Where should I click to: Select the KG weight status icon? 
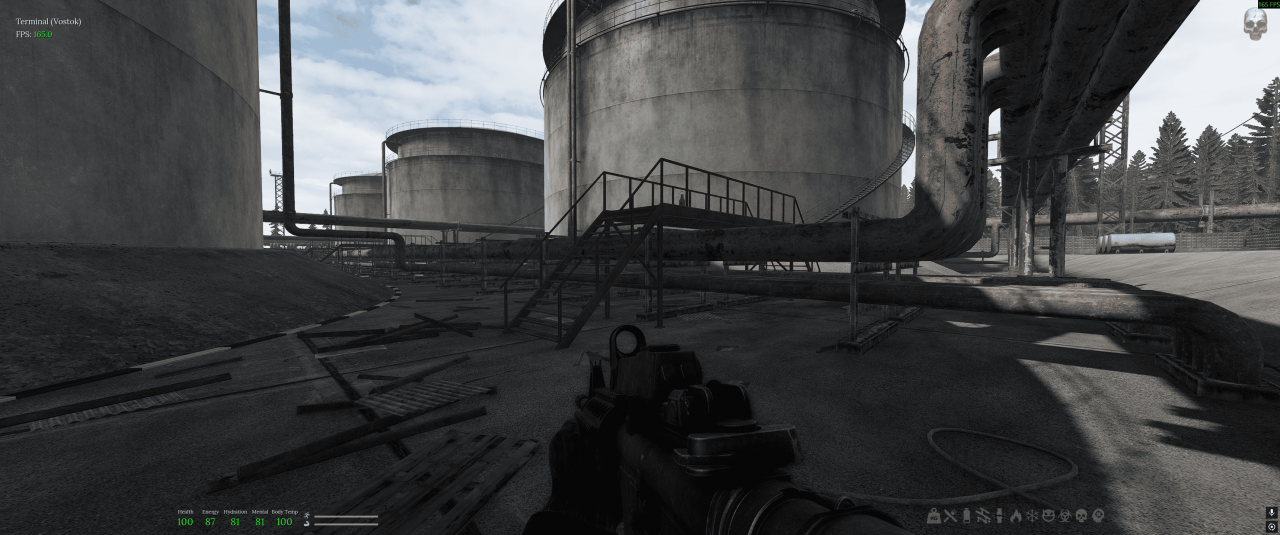point(934,516)
